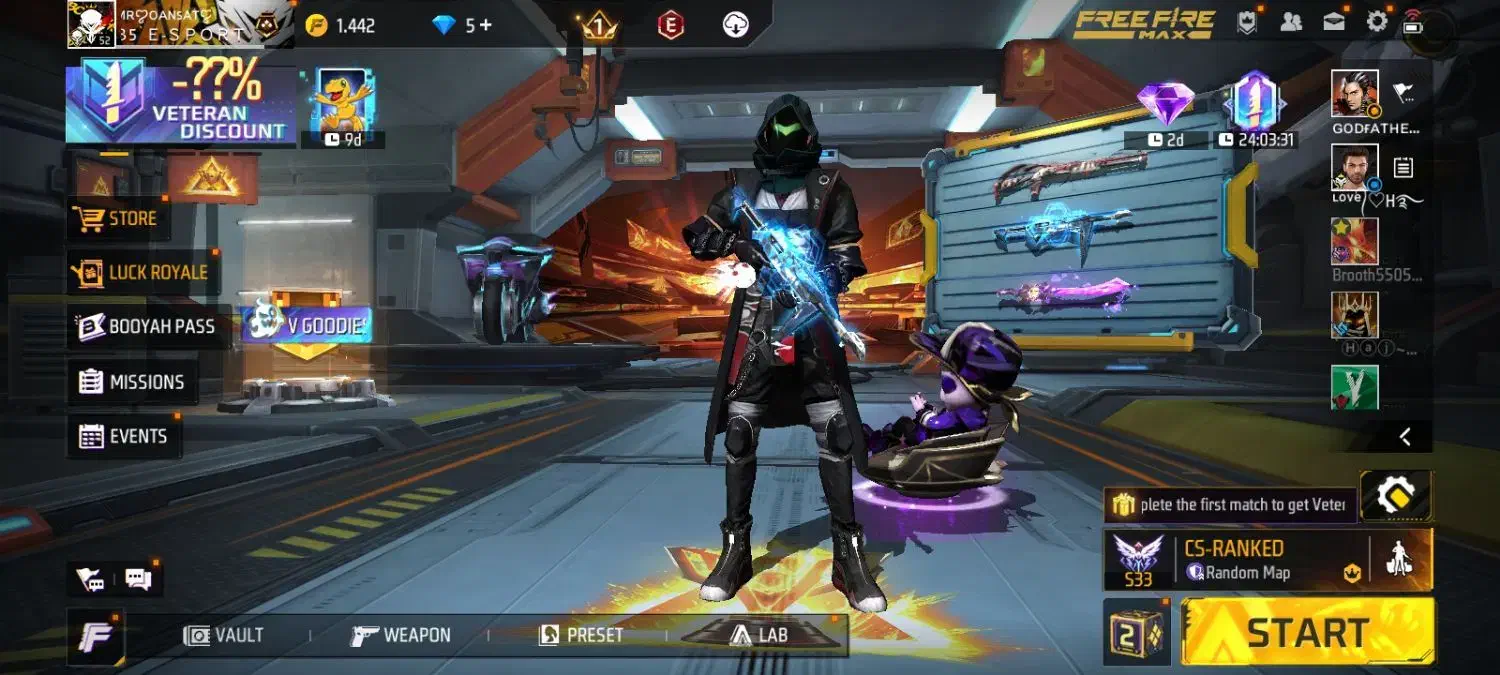Open the V Goodie offer
Viewport: 1500px width, 675px height.
point(306,323)
